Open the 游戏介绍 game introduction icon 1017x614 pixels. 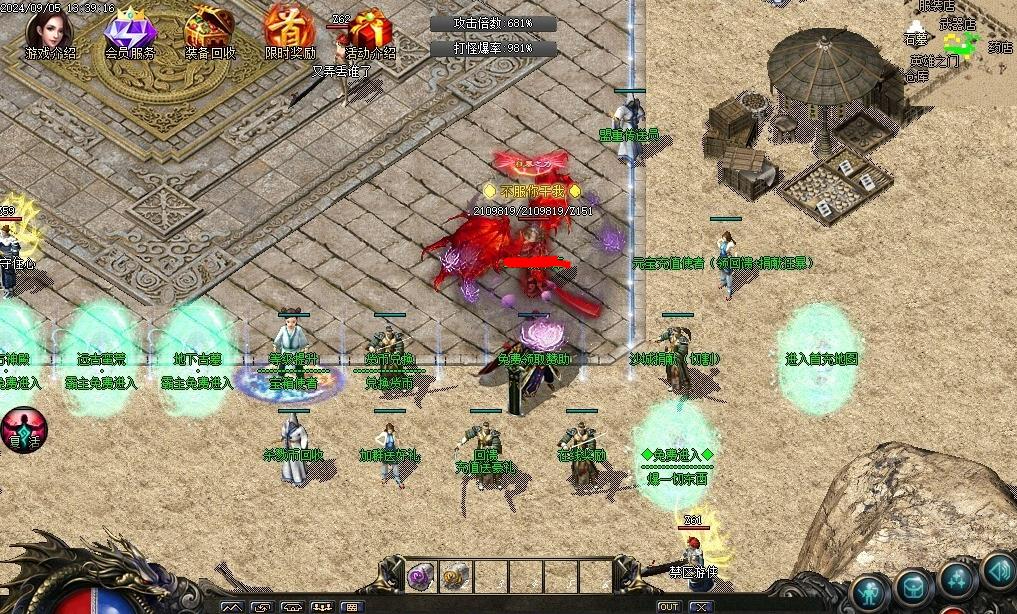[x=50, y=32]
